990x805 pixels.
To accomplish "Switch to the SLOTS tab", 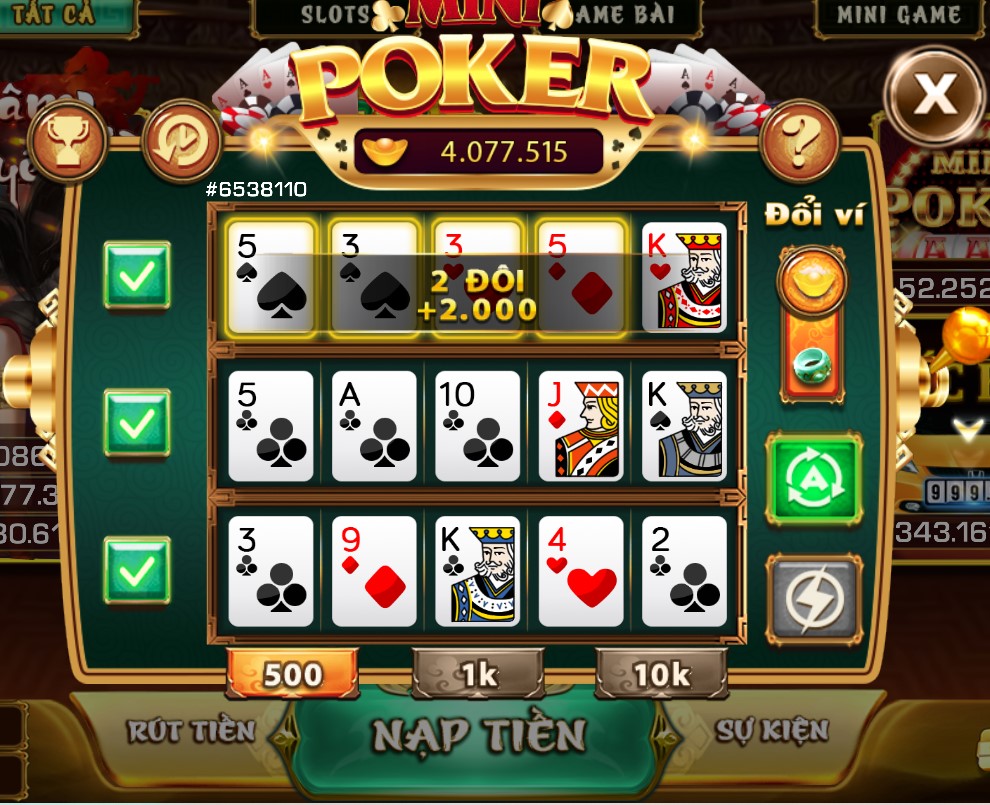I will 335,16.
